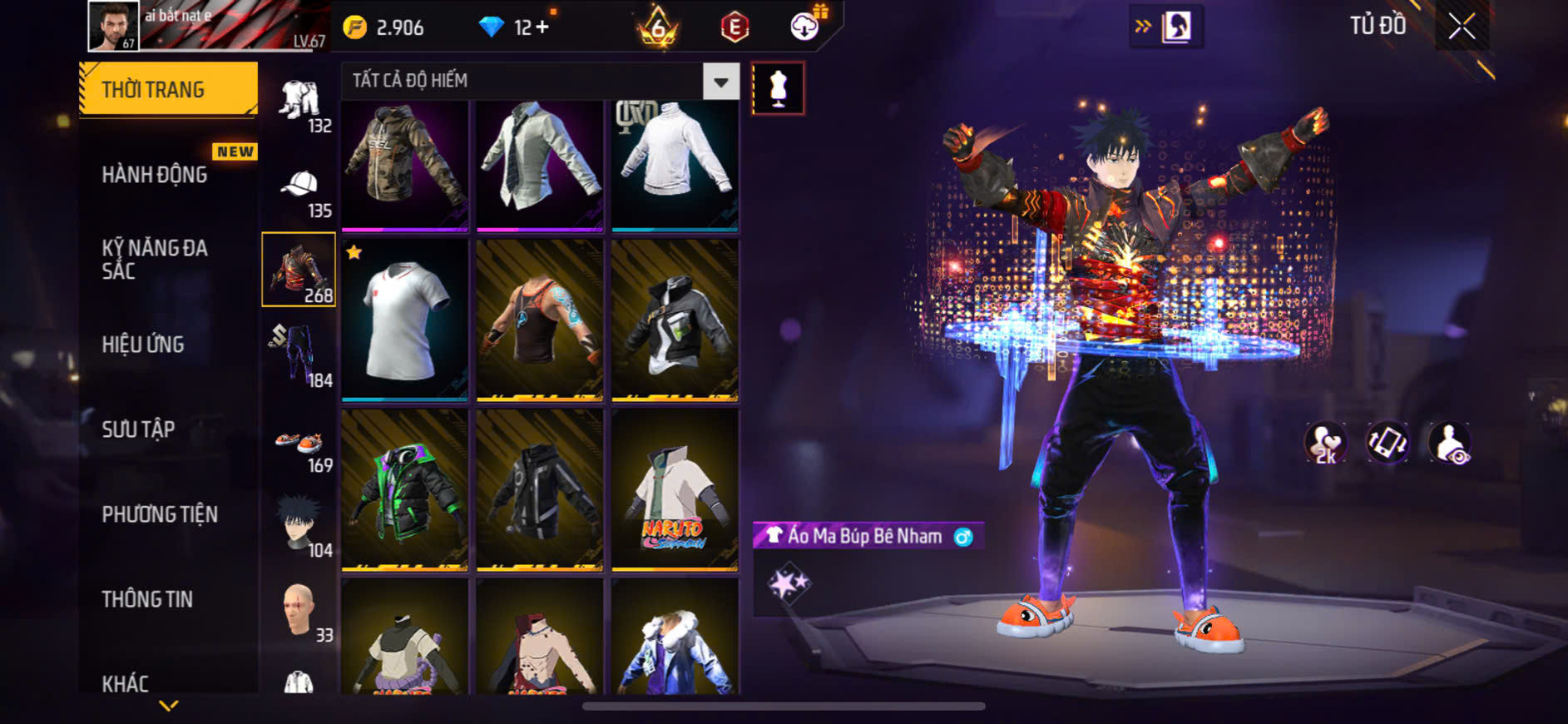Go to Sưu Tập section

tap(138, 429)
